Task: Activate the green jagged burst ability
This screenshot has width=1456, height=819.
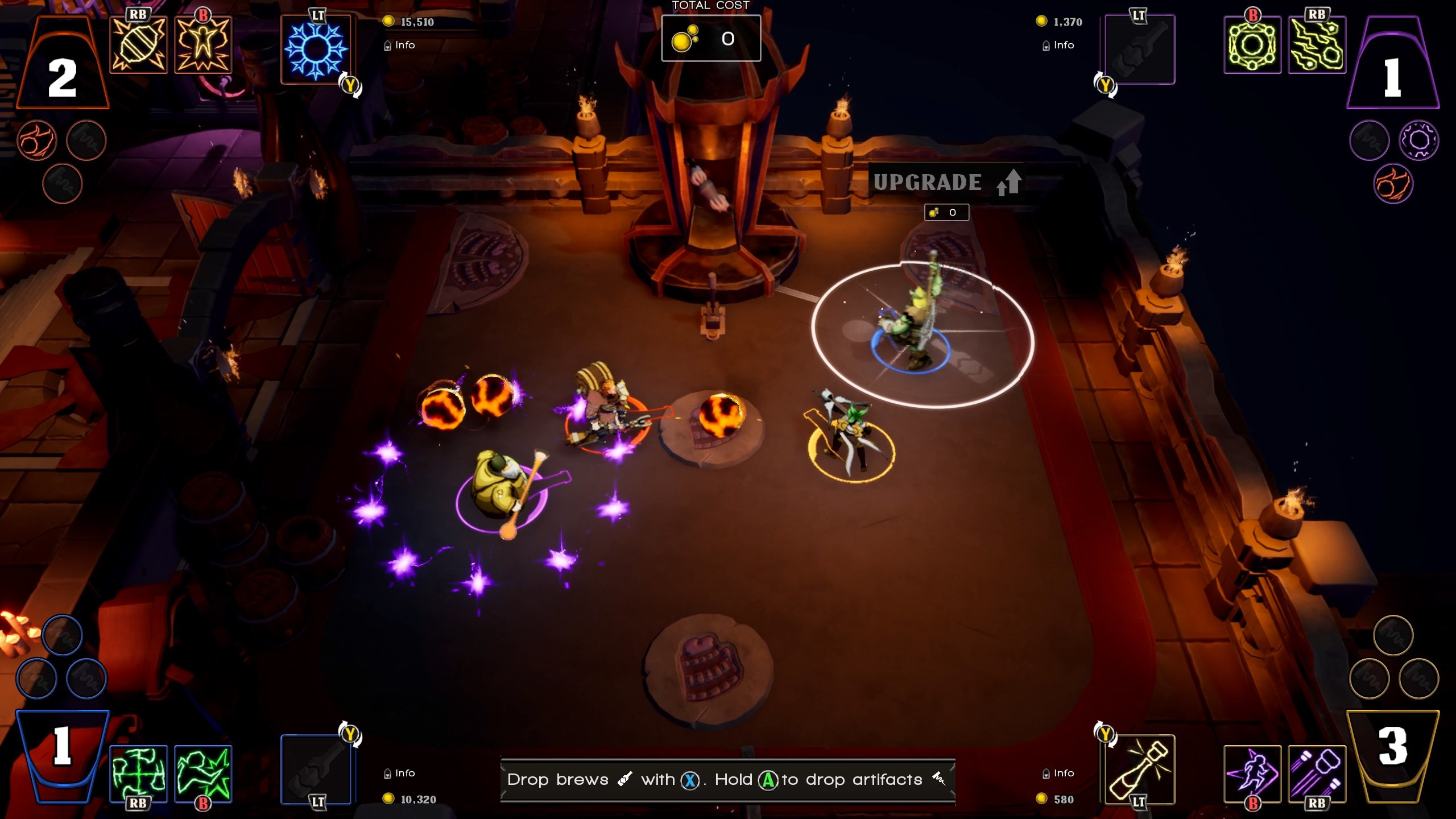Action: [203, 773]
